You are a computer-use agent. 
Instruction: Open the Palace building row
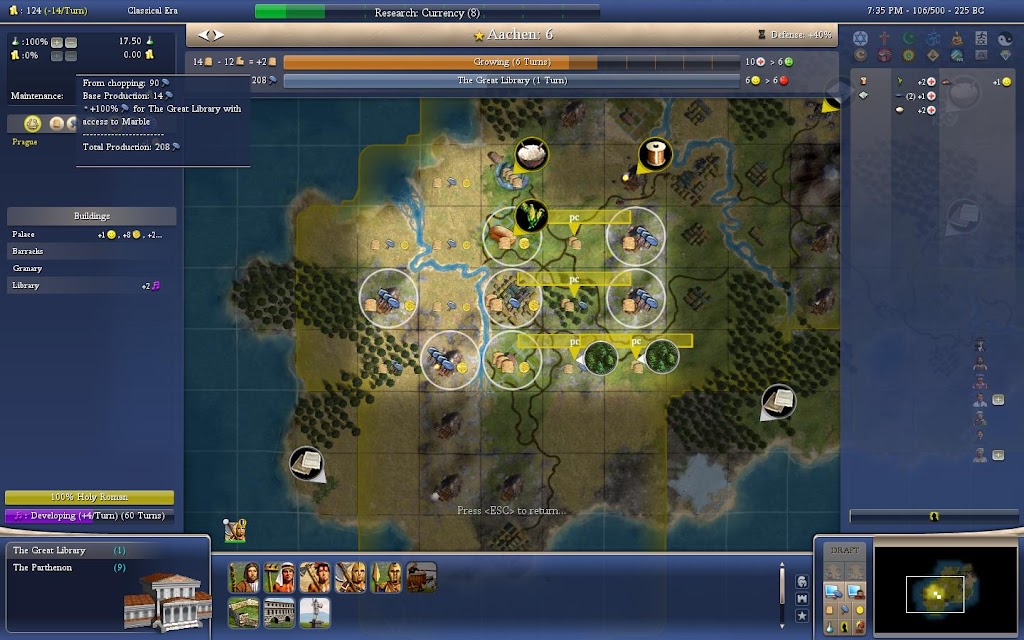(90, 234)
